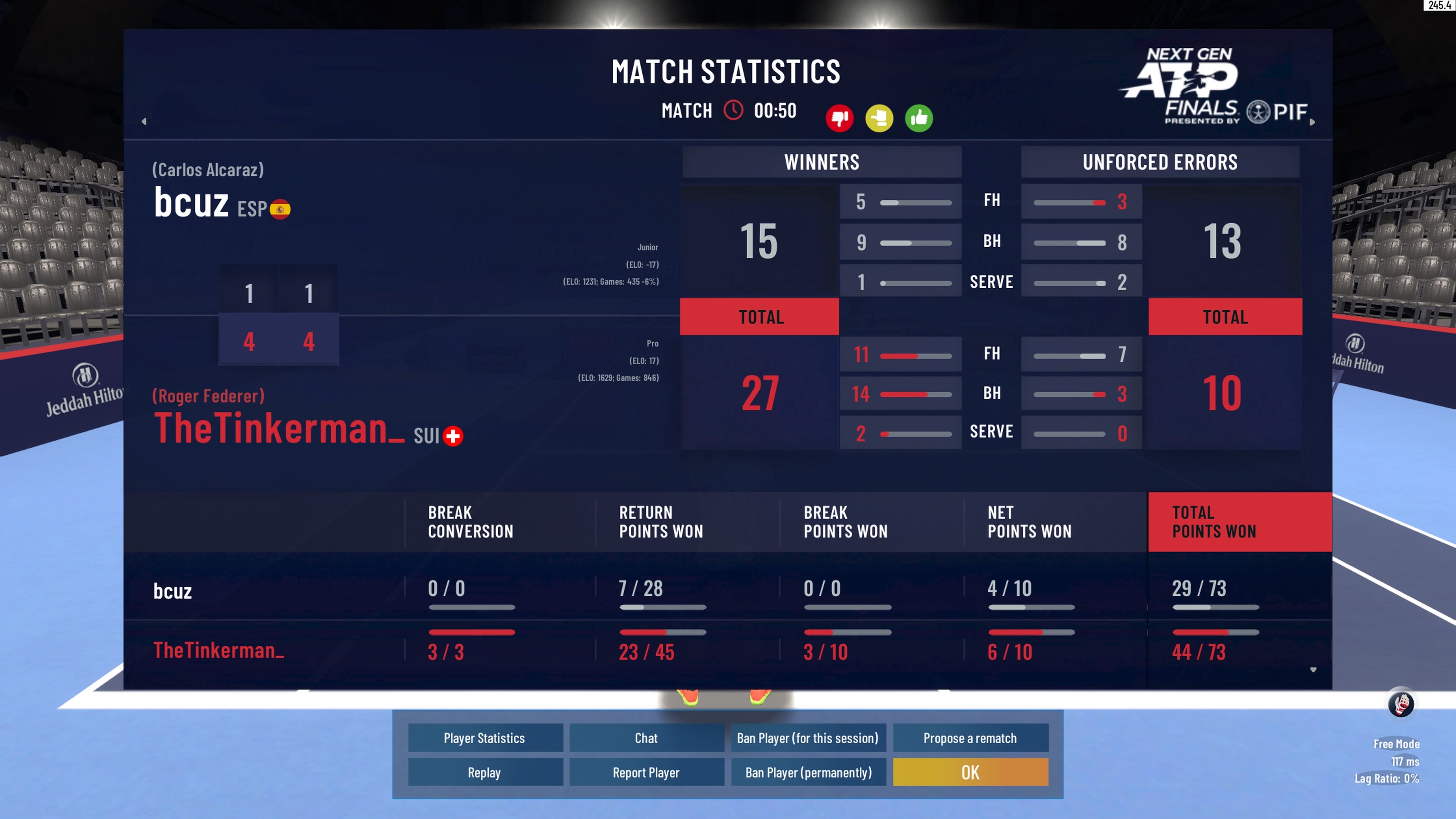This screenshot has height=819, width=1456.
Task: Report the opposing player
Action: 646,772
